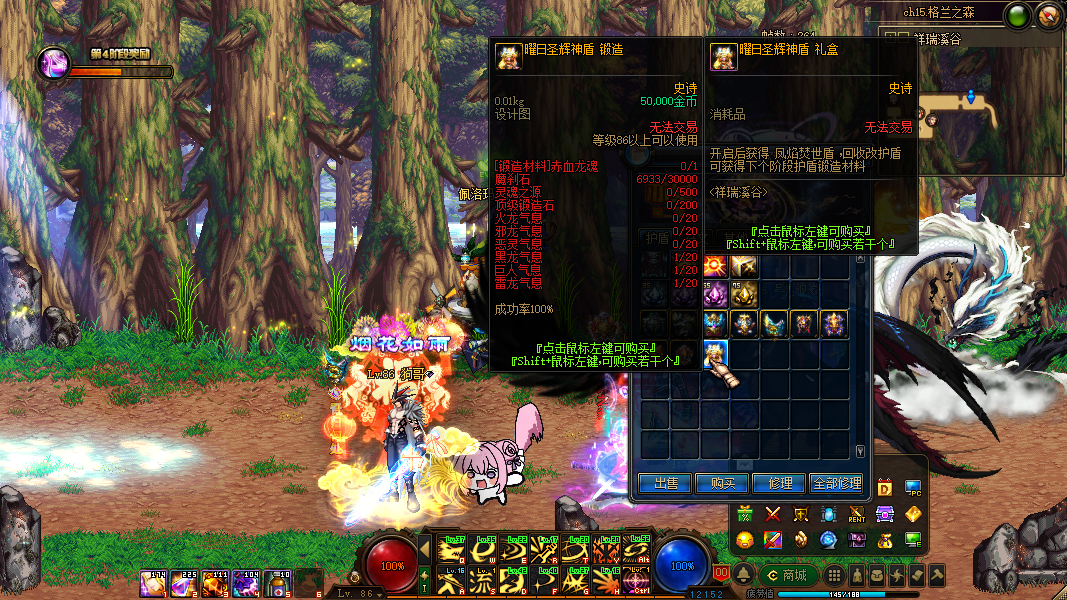Click the orange calendar D icon

click(885, 488)
